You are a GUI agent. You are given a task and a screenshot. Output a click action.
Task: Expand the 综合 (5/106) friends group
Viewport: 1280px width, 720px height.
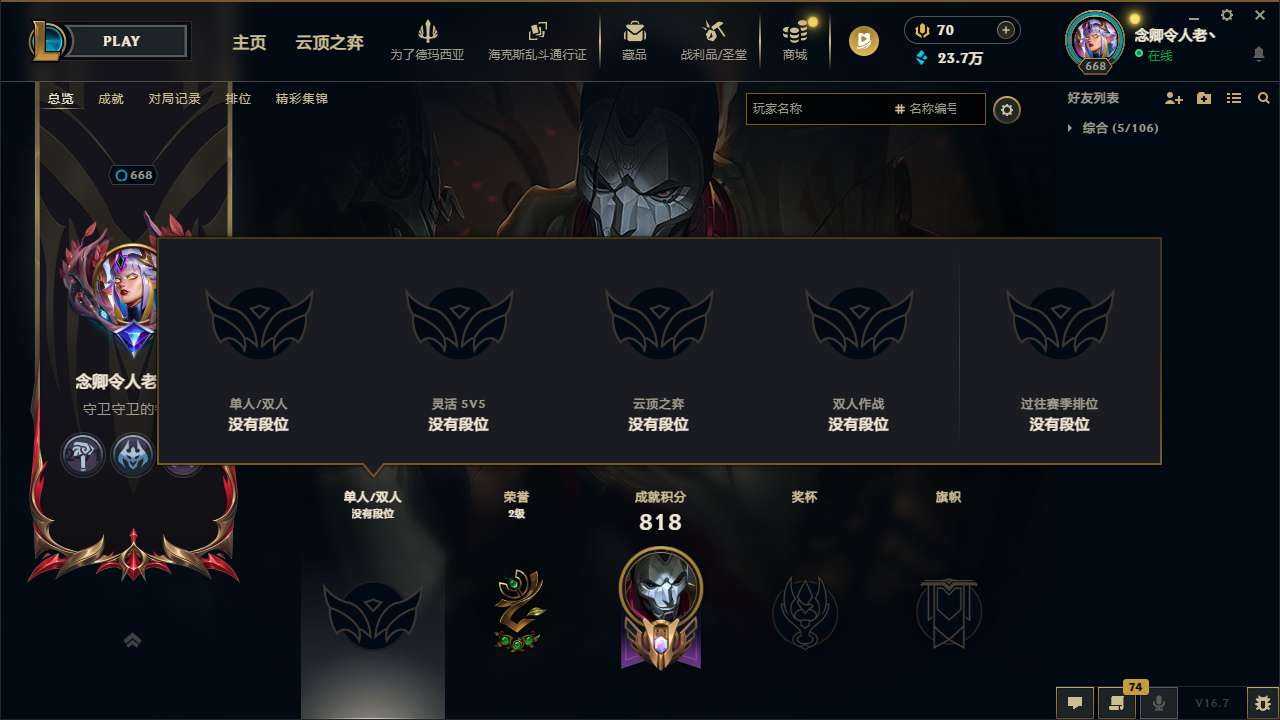pyautogui.click(x=1069, y=127)
